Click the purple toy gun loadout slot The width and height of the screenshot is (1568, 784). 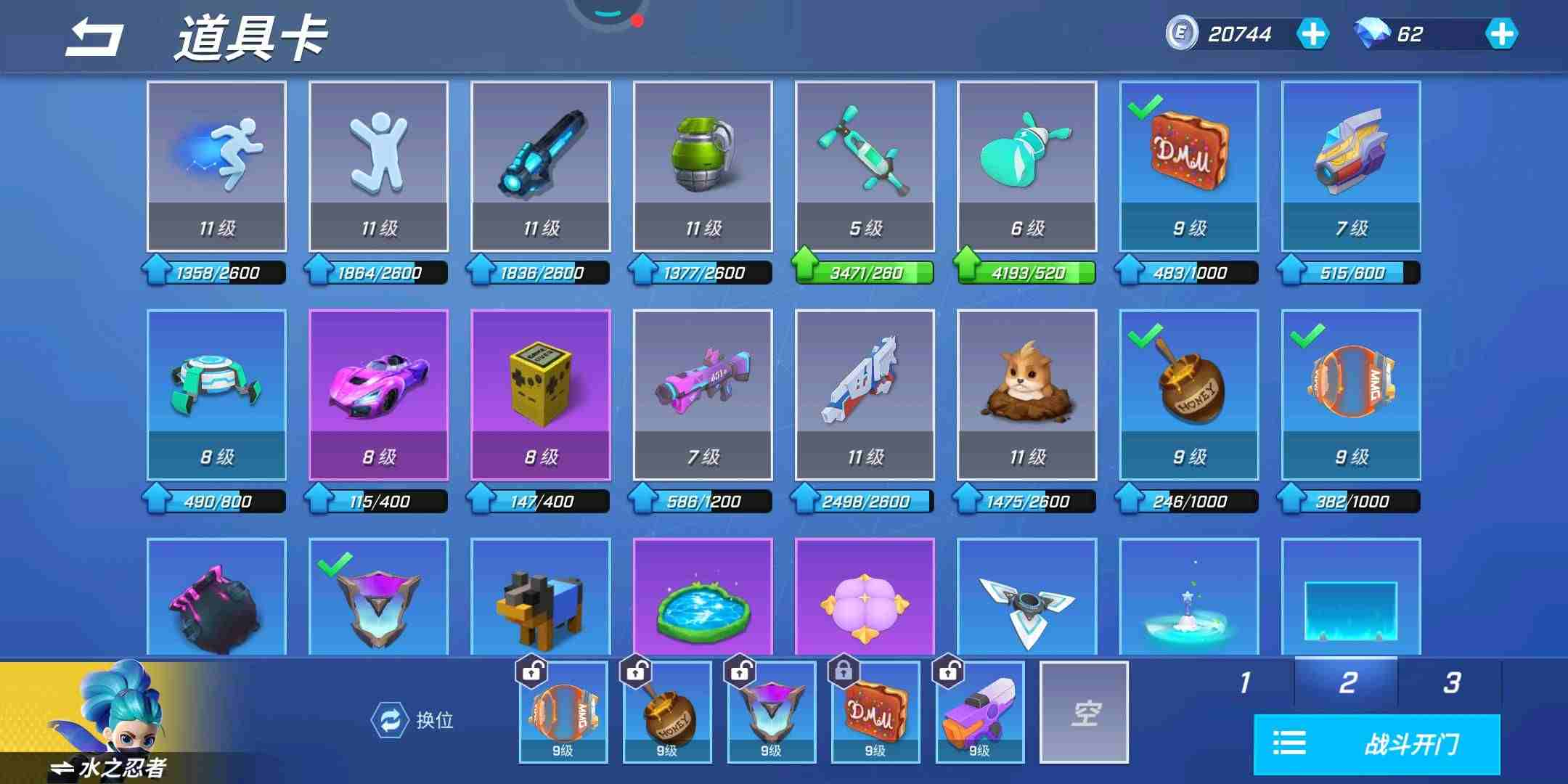point(980,712)
